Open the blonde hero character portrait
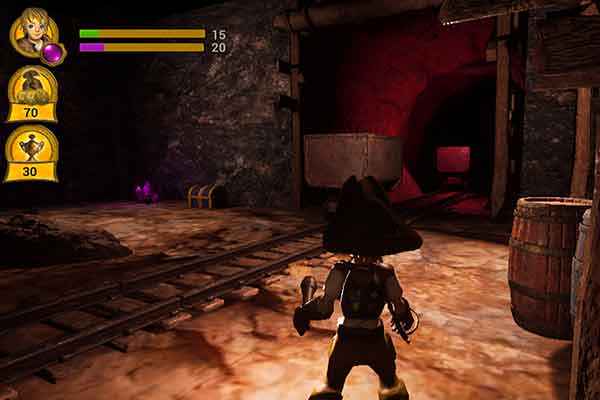The image size is (600, 400). coord(33,34)
